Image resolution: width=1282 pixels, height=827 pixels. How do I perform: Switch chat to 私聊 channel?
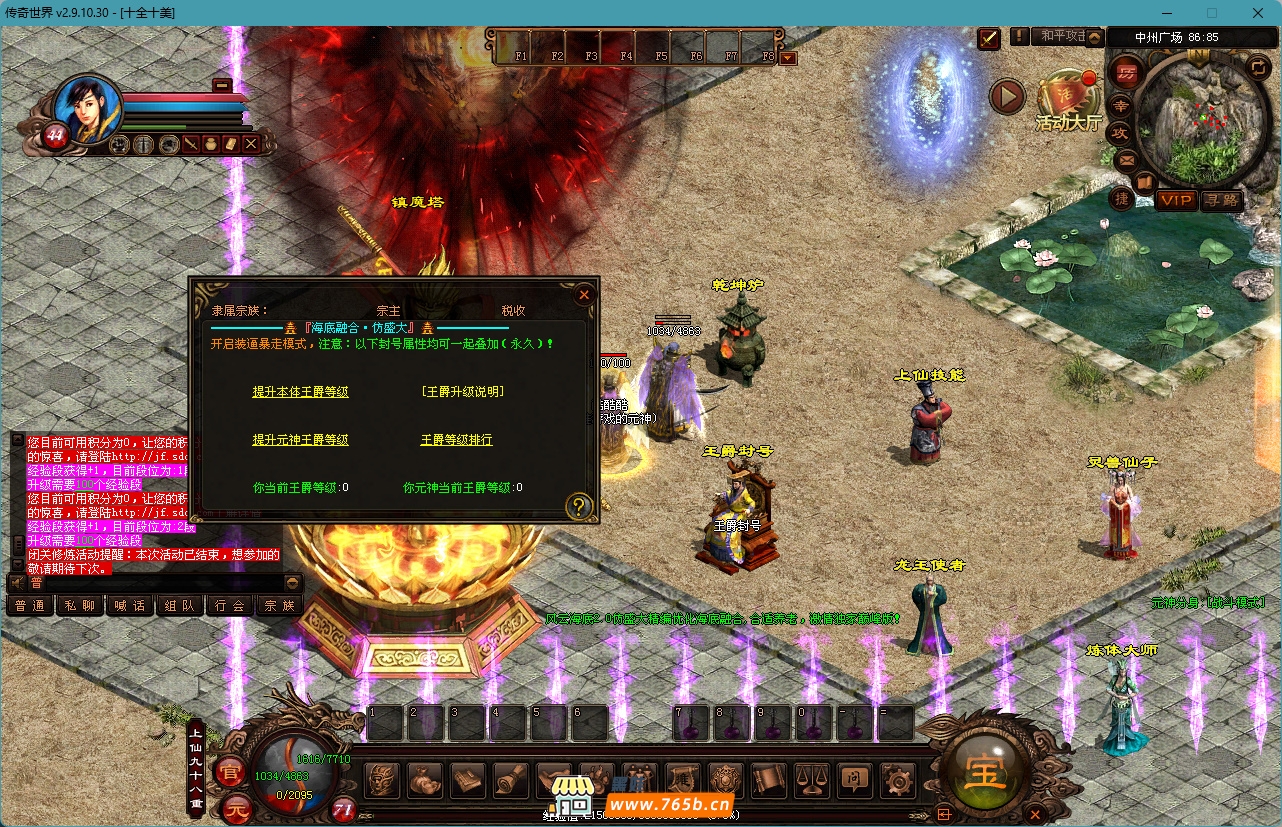click(80, 605)
